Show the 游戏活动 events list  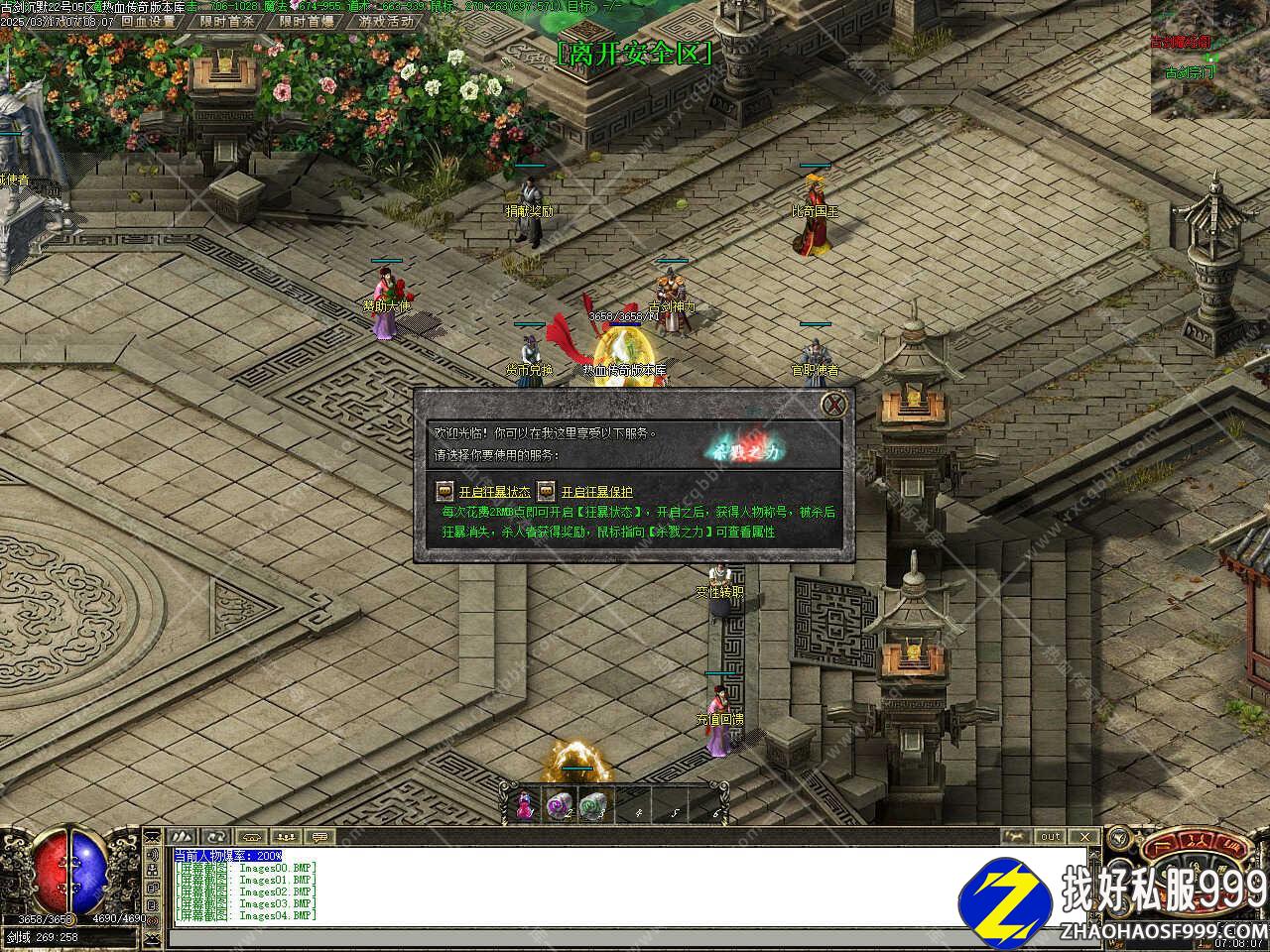tap(386, 21)
